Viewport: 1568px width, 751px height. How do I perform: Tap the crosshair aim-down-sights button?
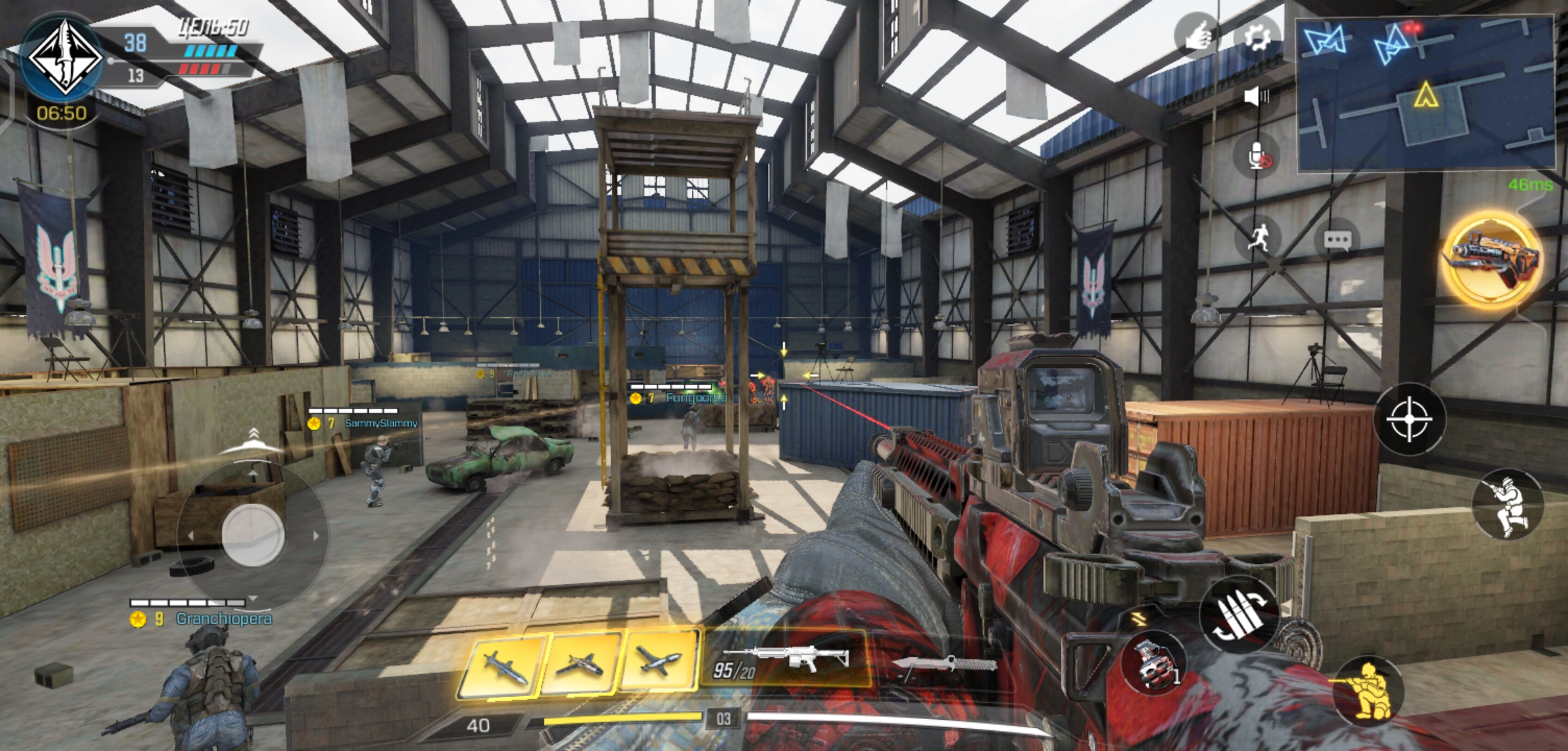click(1409, 419)
